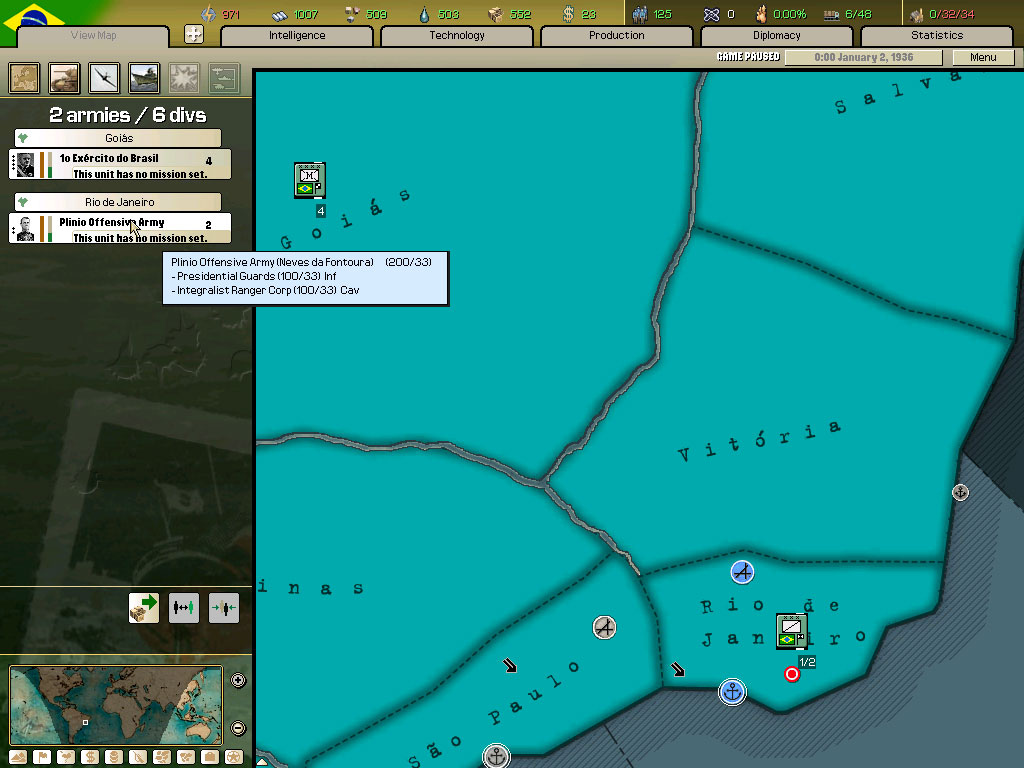Switch to the dollar-sign economic map mode
The image size is (1024, 768).
point(89,757)
